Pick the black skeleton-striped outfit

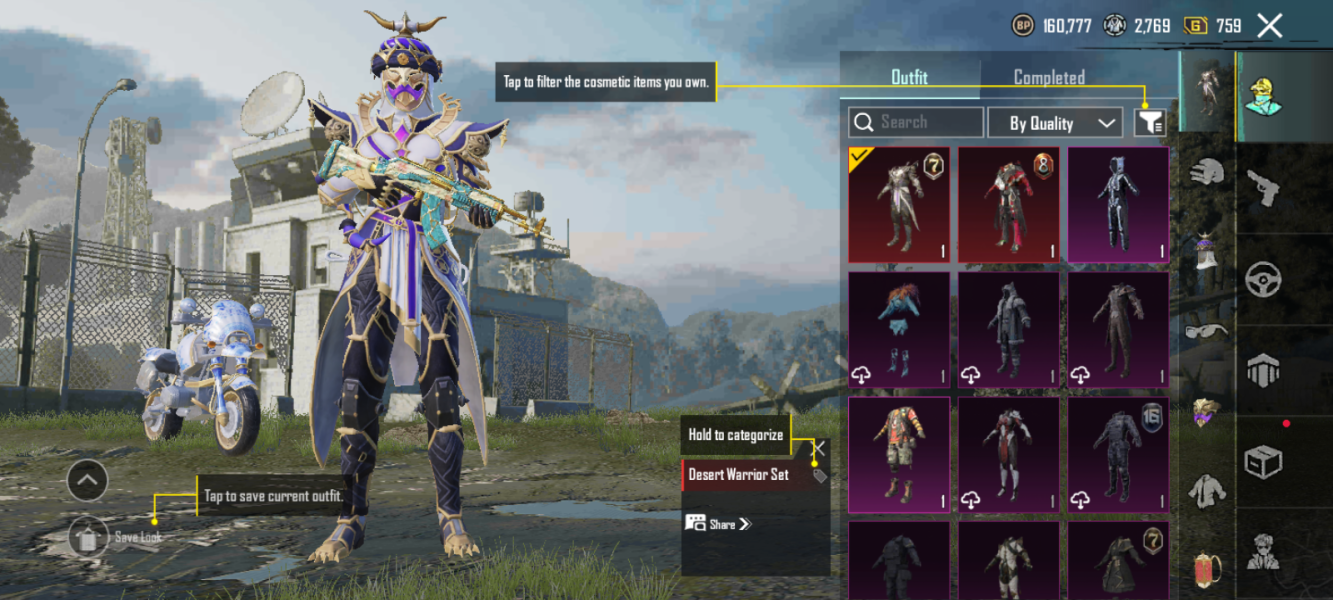[x=1118, y=205]
